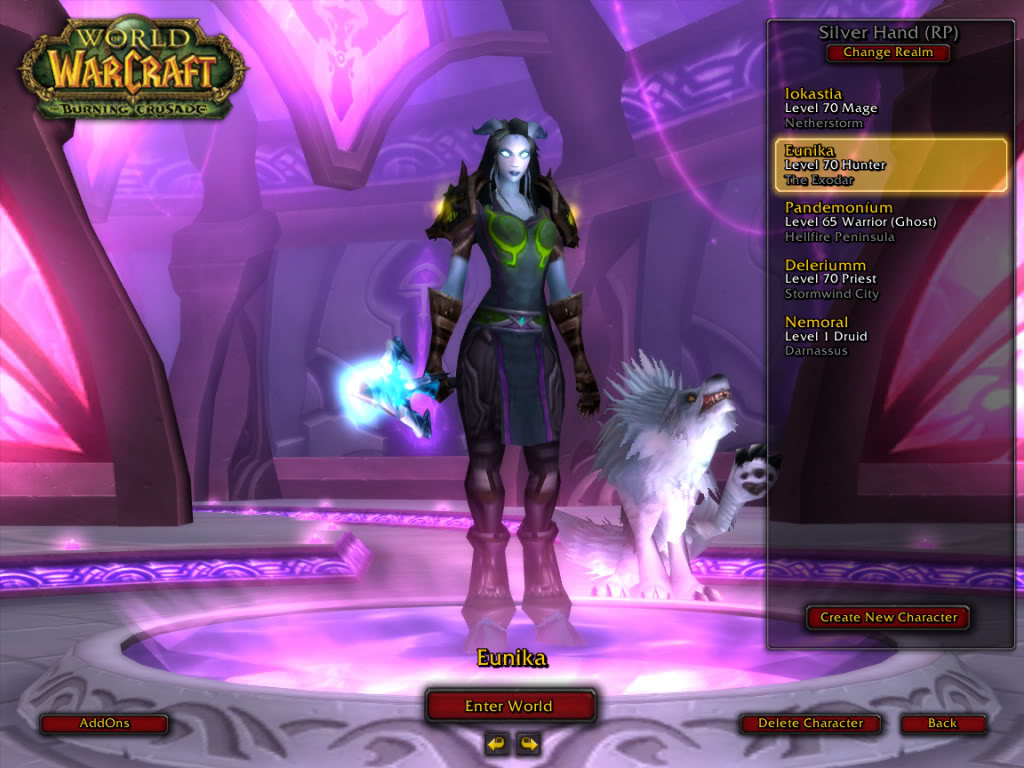Select Iokastia the level 70 Mage
This screenshot has width=1024, height=768.
(888, 108)
